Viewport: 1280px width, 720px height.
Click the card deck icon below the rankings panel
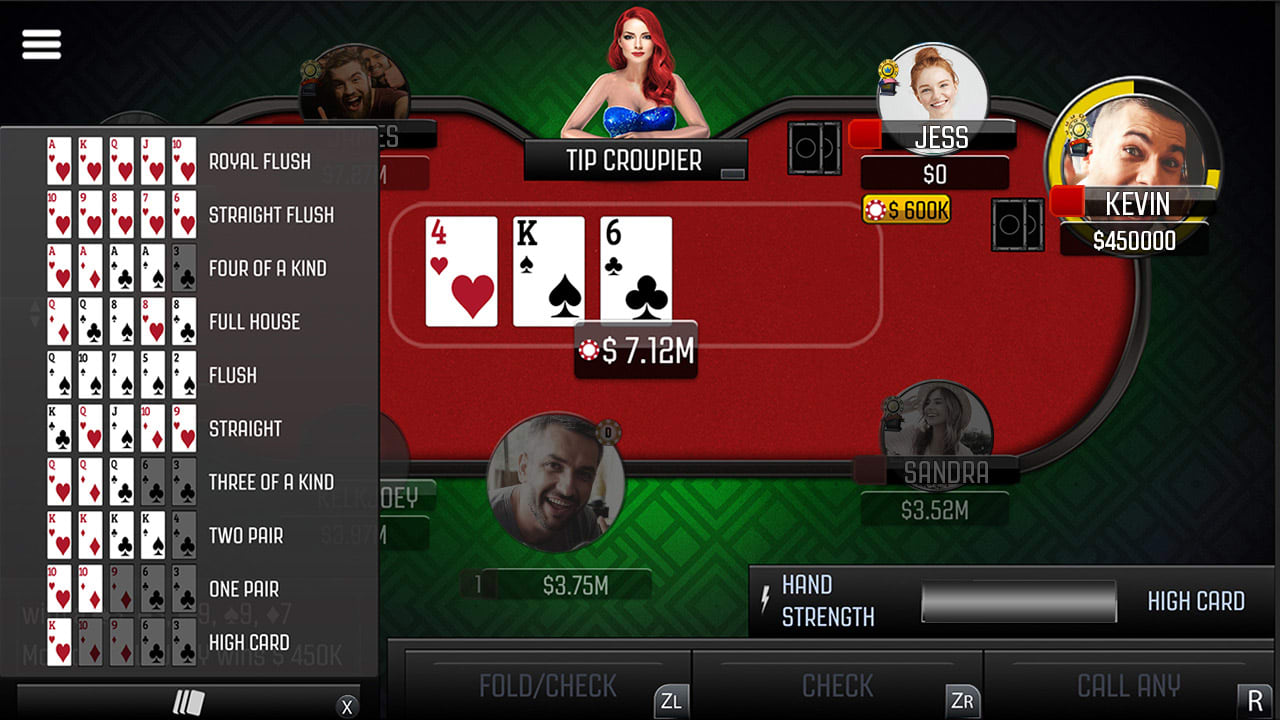[x=188, y=705]
